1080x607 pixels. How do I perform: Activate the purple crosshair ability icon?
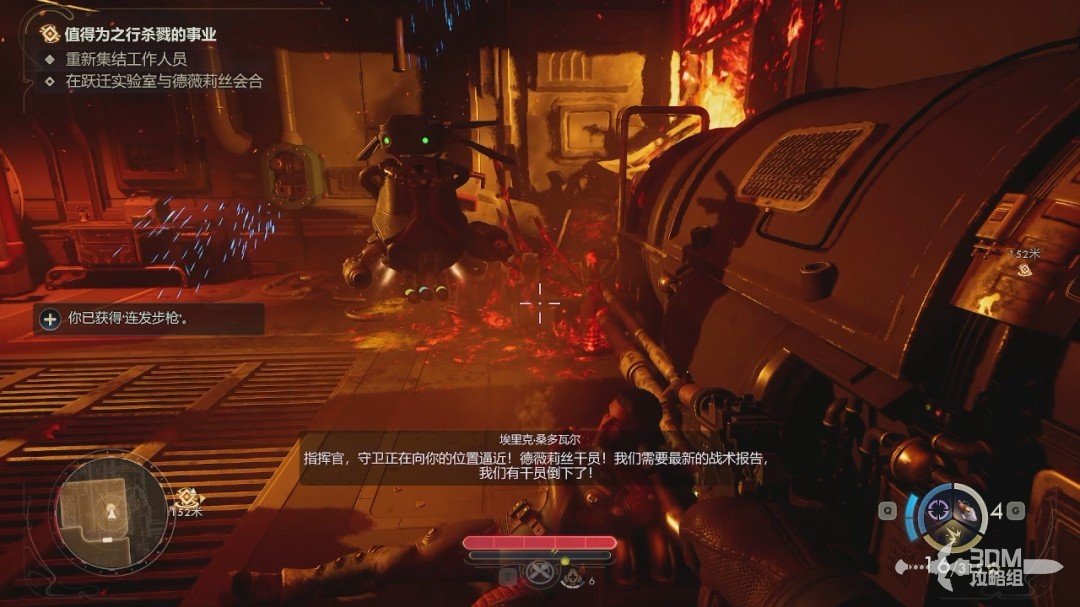pos(940,511)
